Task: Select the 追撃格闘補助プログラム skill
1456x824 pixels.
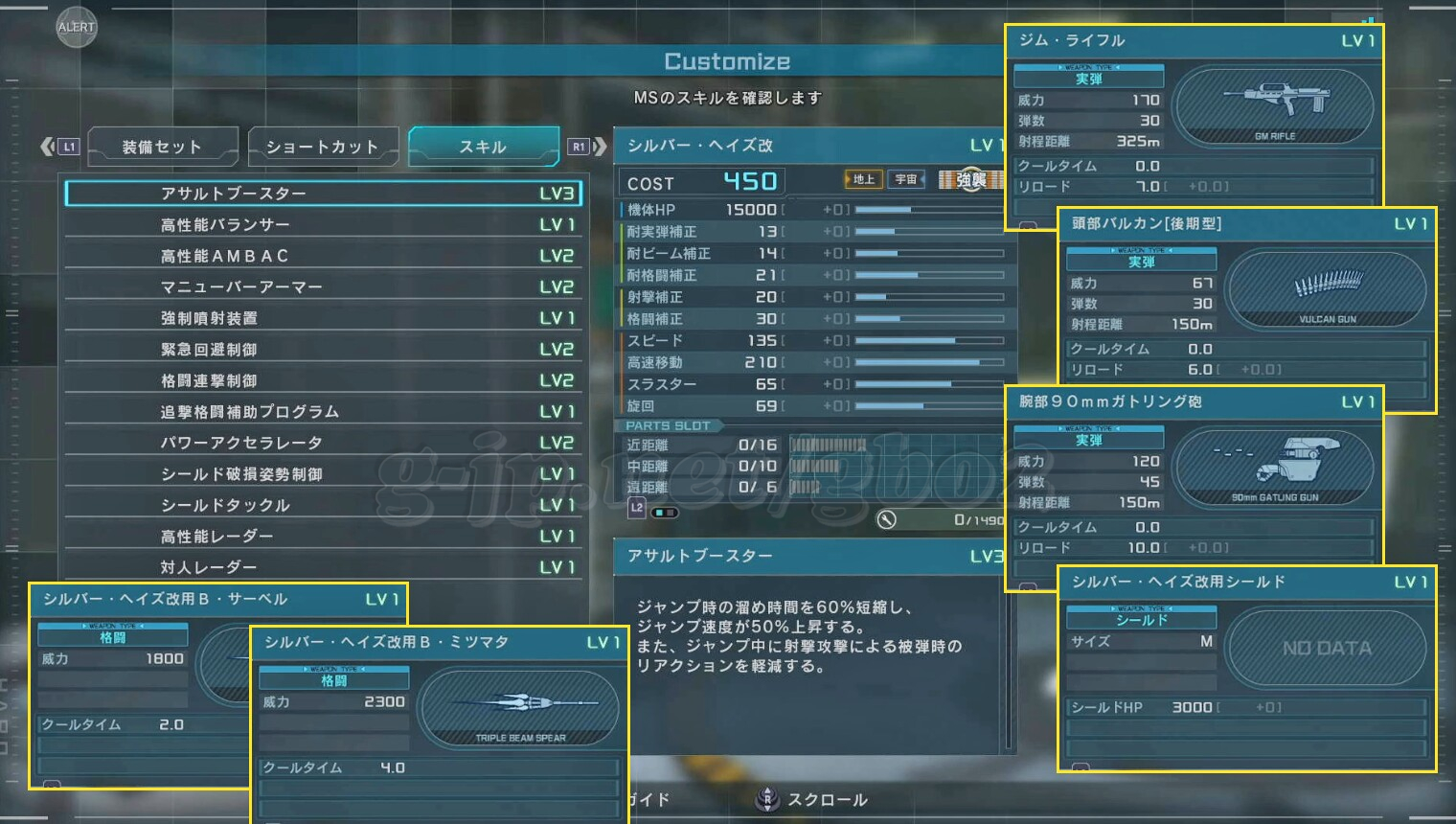Action: 324,411
